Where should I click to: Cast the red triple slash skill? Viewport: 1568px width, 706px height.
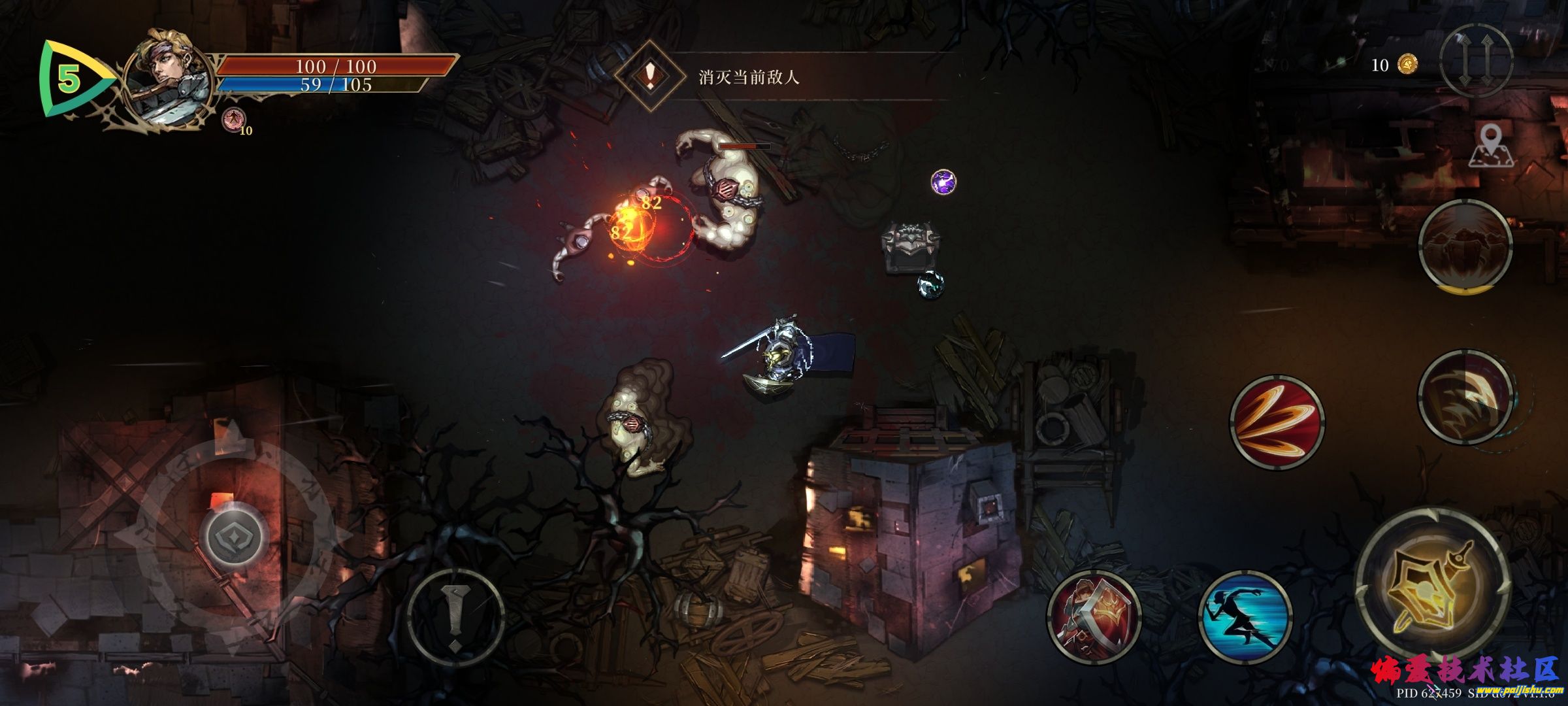(1277, 422)
